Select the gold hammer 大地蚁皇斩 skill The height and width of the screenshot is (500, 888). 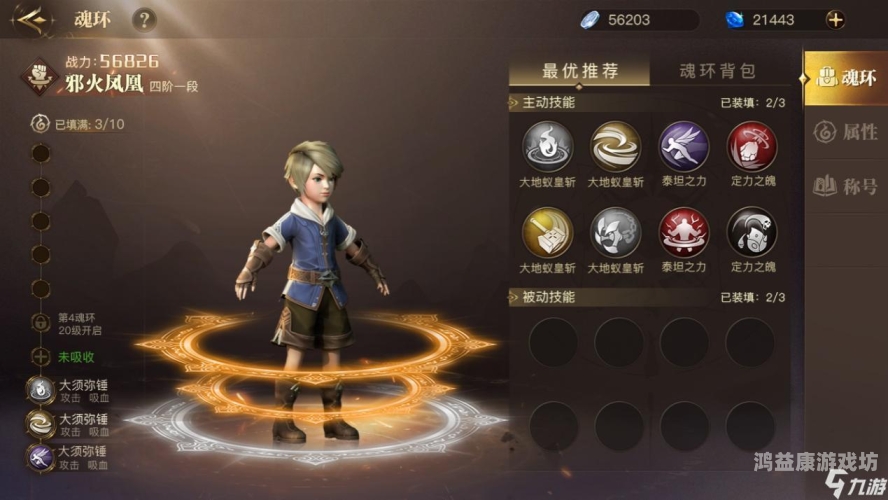click(547, 232)
